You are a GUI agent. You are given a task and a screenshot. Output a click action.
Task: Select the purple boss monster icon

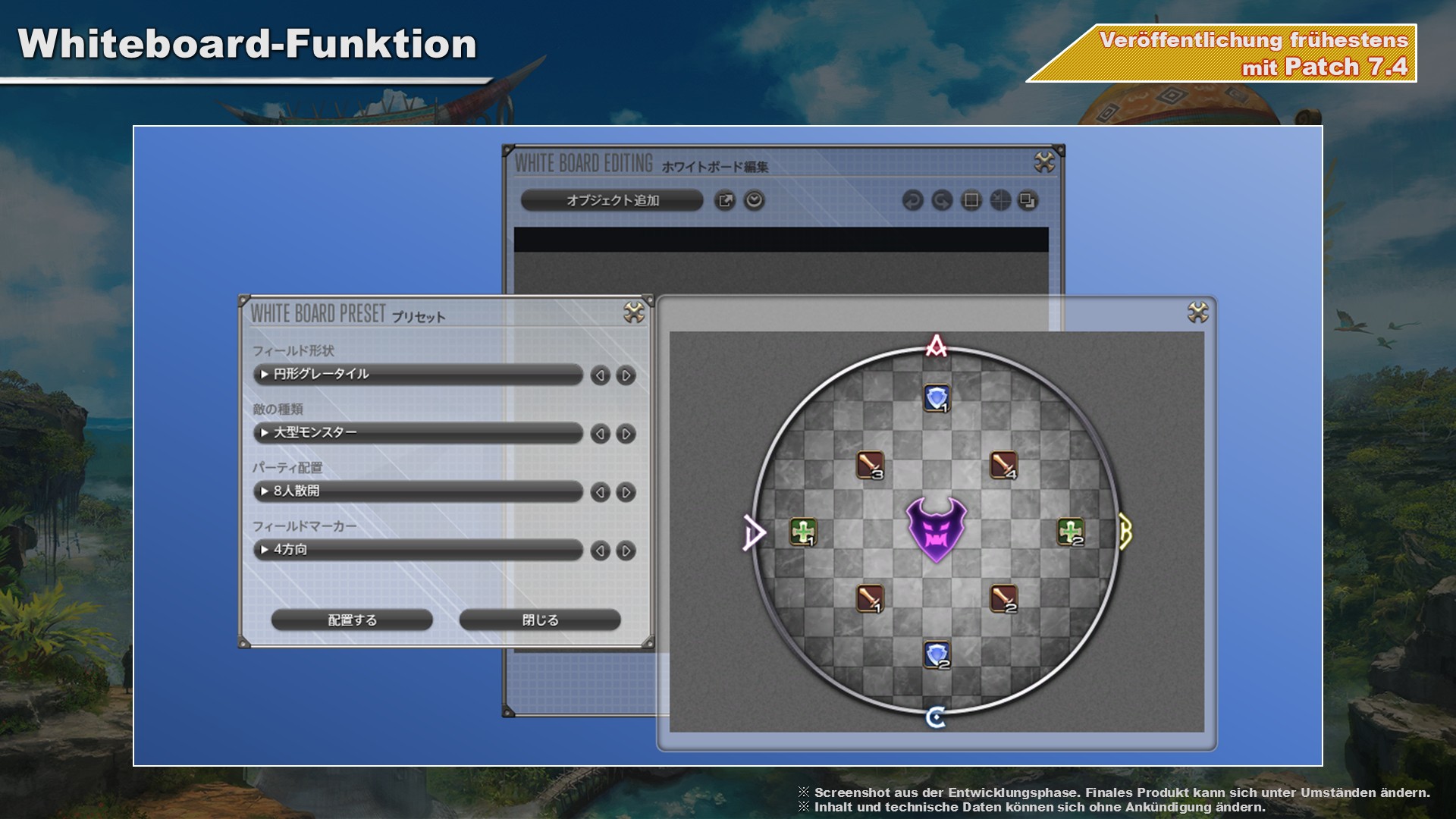pos(937,529)
